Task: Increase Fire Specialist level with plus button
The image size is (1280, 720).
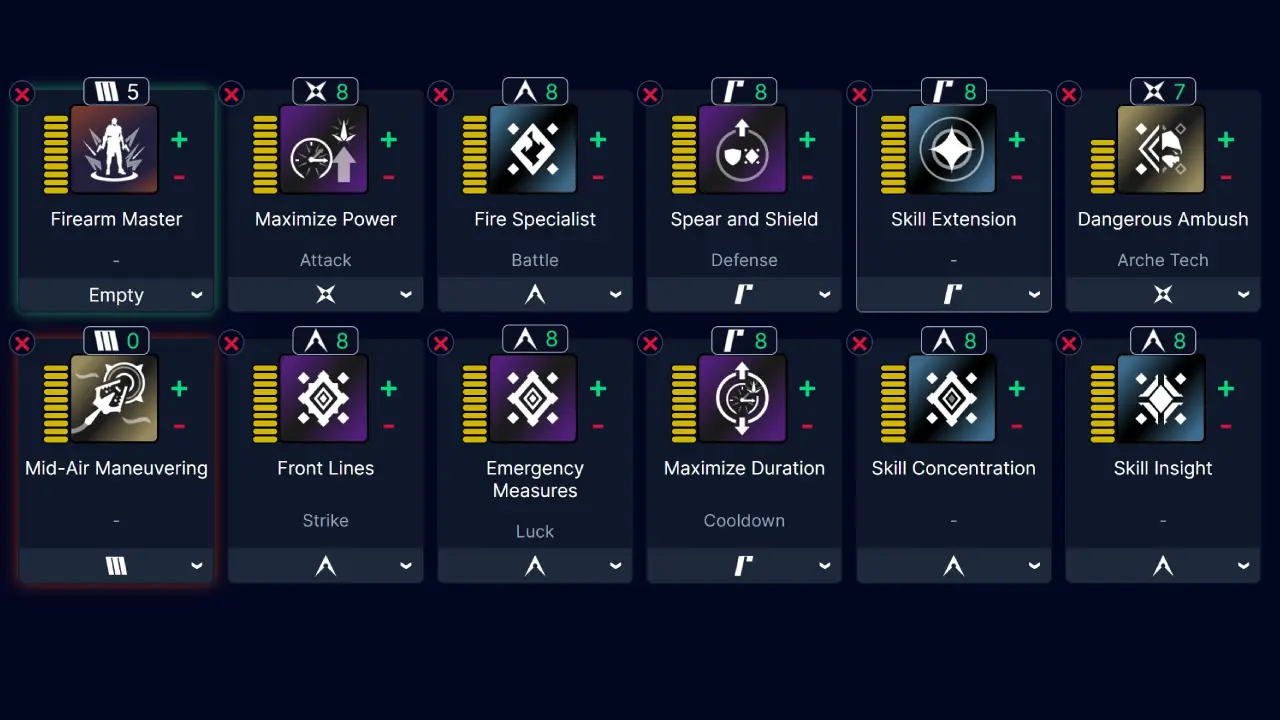Action: (x=598, y=139)
